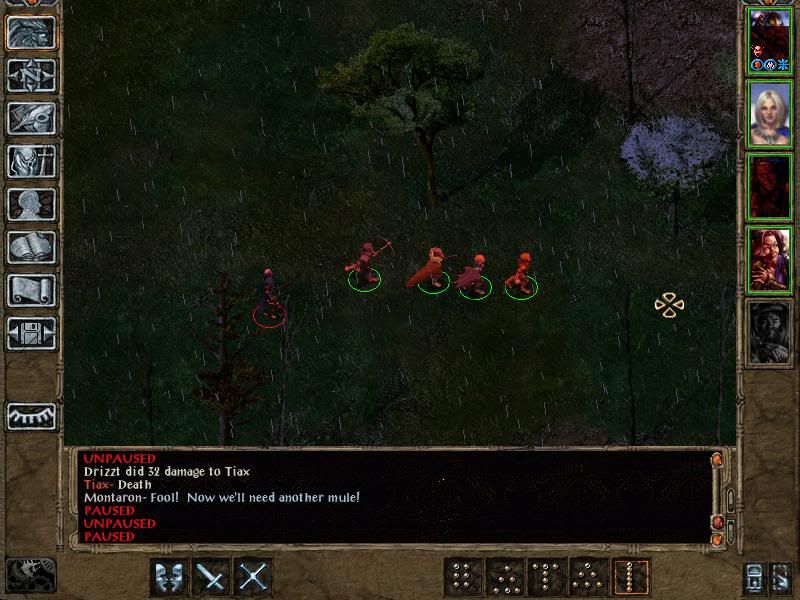Open the priest scroll from the sidebar
This screenshot has width=800, height=600.
31,290
